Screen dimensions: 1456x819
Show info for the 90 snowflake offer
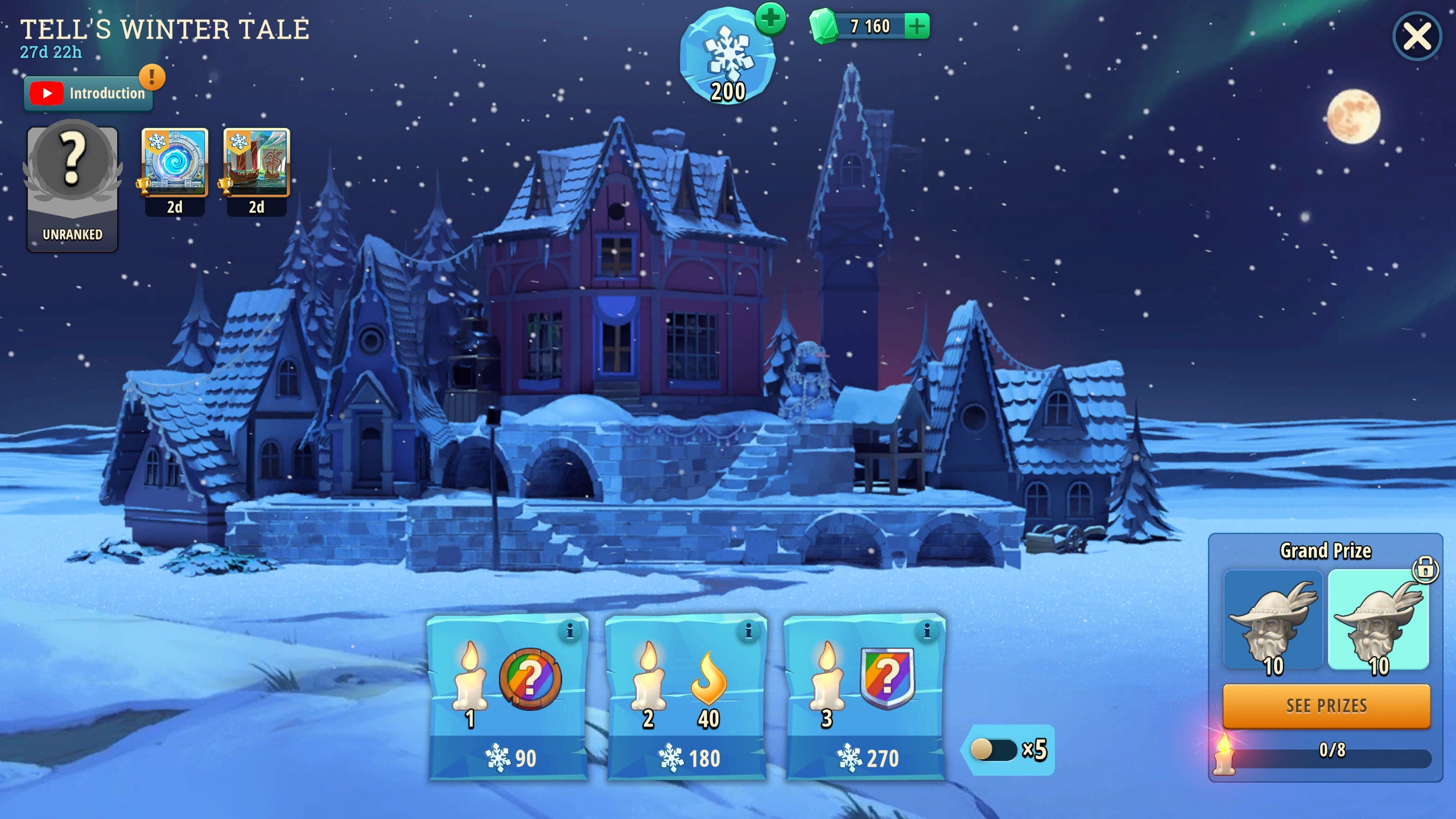(x=570, y=631)
